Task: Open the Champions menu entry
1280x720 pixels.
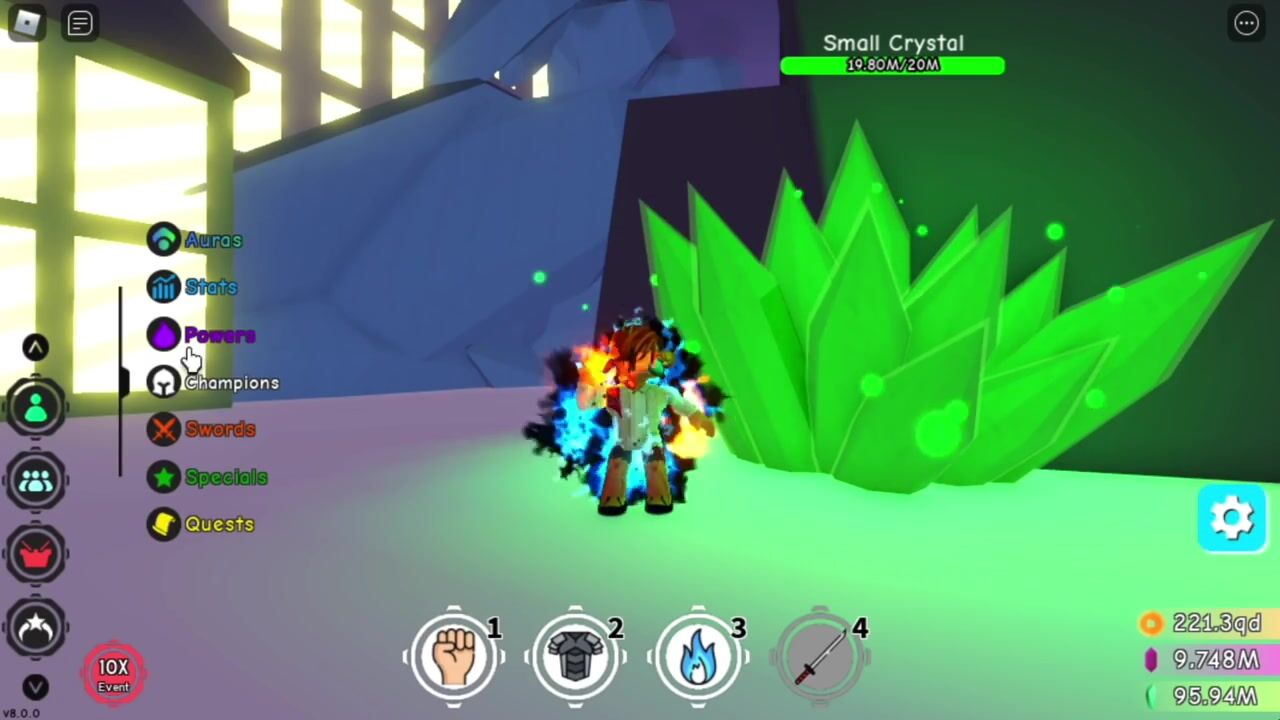Action: tap(214, 383)
